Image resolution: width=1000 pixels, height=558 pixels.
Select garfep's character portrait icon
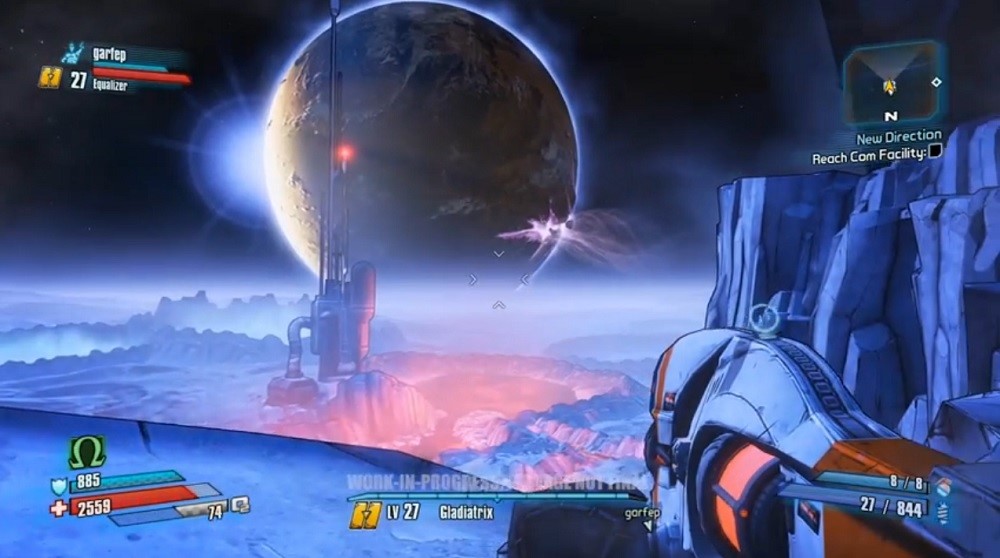coord(74,54)
